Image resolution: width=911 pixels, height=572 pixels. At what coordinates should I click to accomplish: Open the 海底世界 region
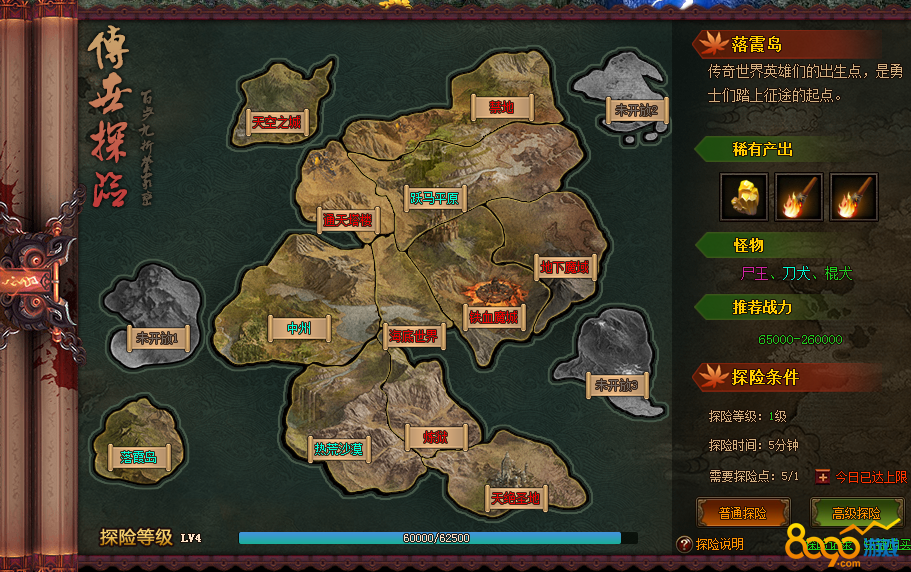click(414, 335)
